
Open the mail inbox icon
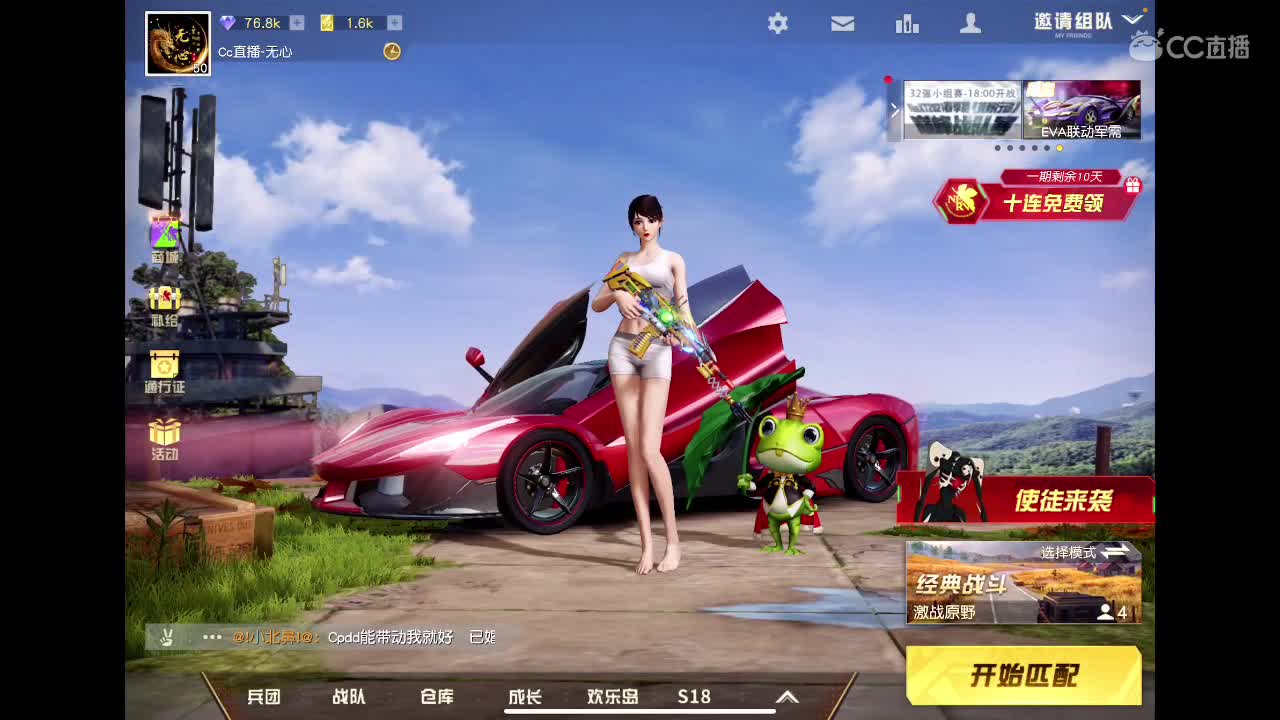coord(842,22)
